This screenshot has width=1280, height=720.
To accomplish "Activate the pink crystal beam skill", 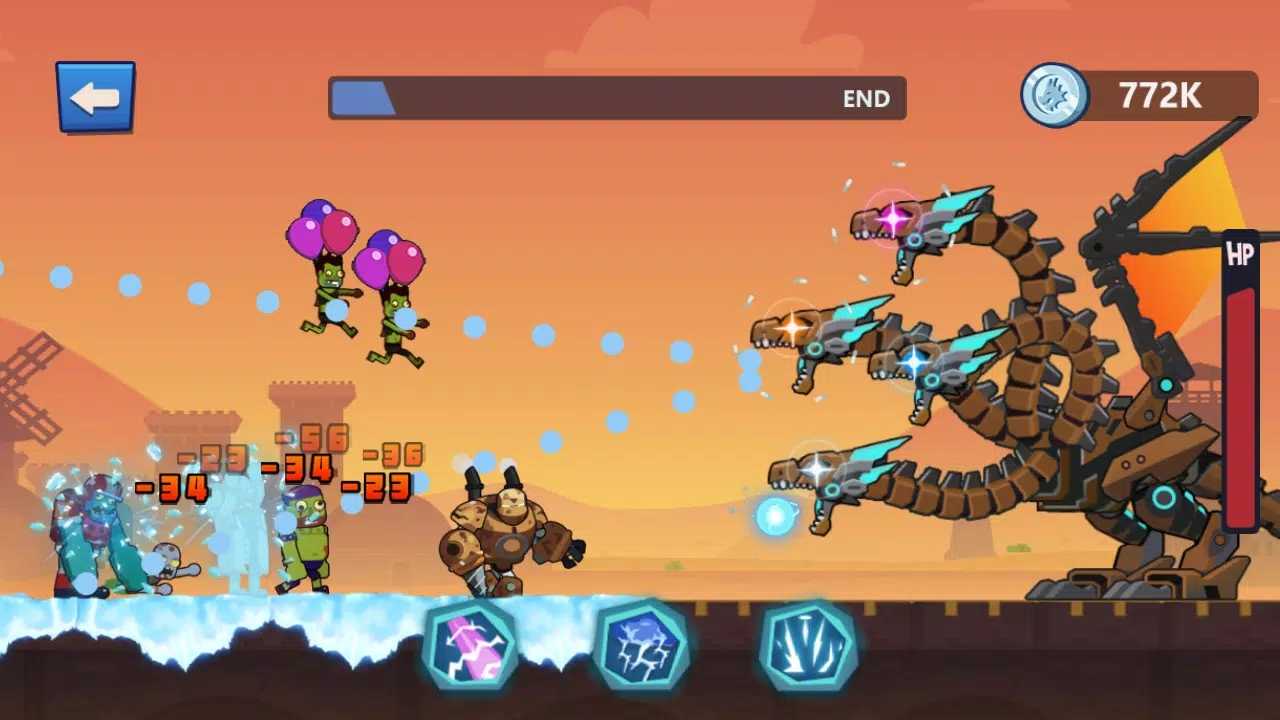I will (x=470, y=645).
